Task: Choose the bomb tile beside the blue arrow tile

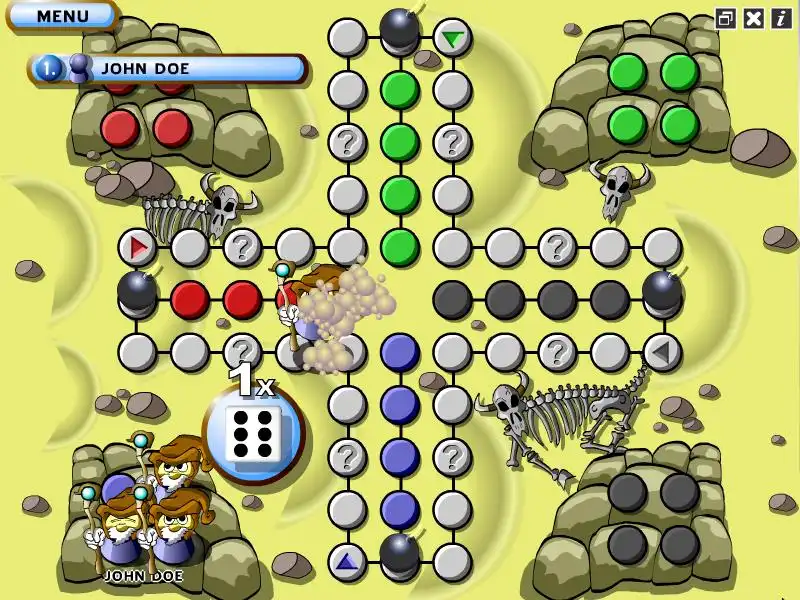Action: point(400,553)
